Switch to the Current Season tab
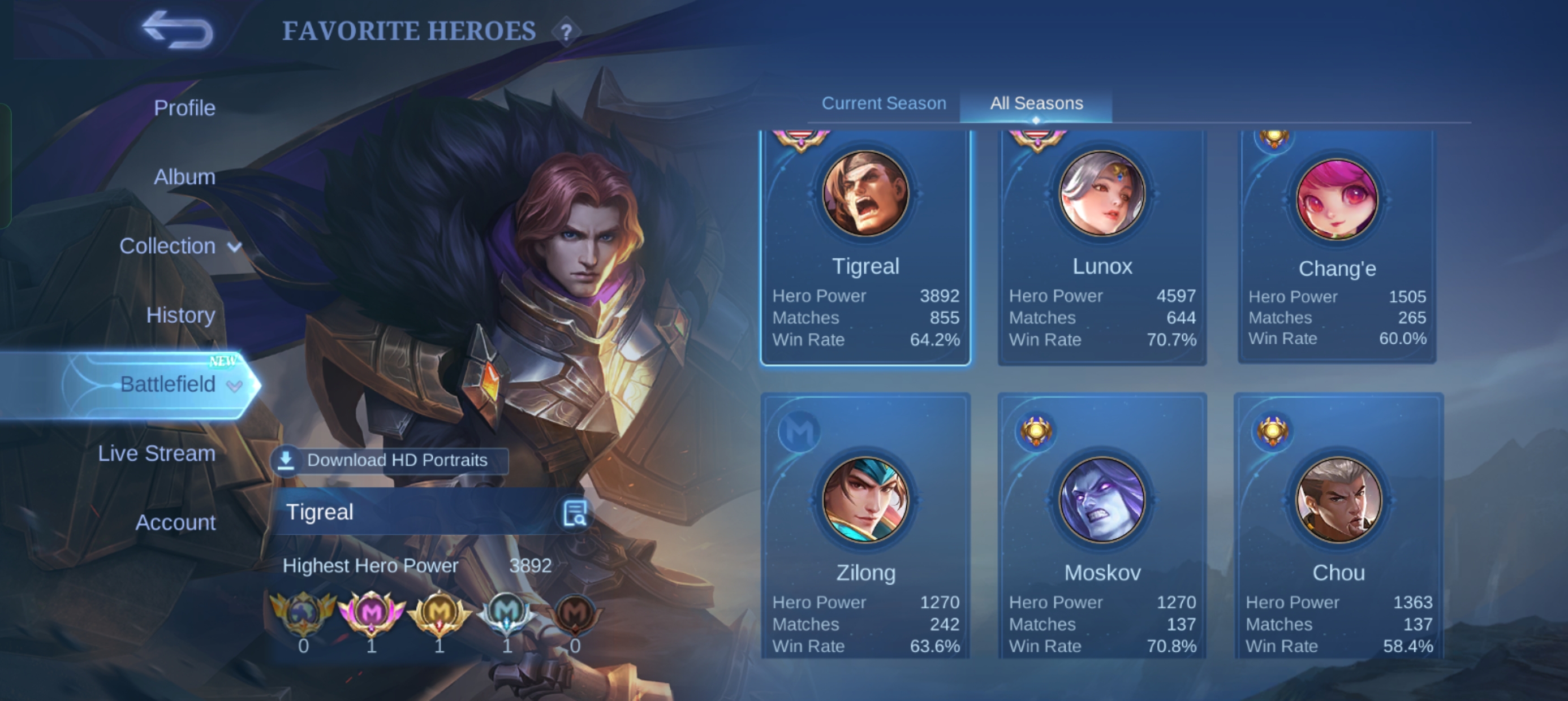This screenshot has height=701, width=1568. (884, 103)
